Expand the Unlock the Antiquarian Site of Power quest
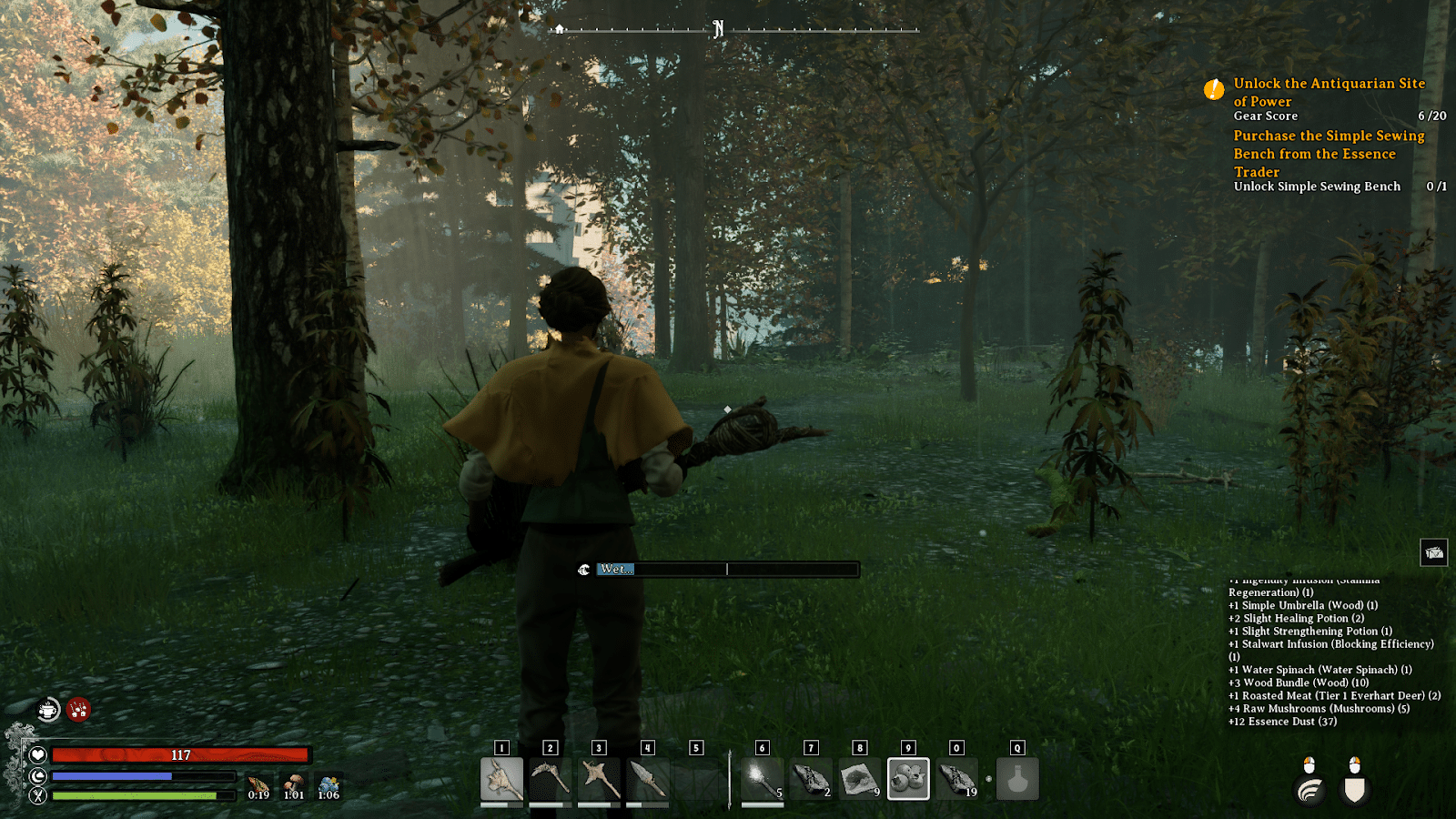Screen dimensions: 1456x819 [x=1328, y=91]
